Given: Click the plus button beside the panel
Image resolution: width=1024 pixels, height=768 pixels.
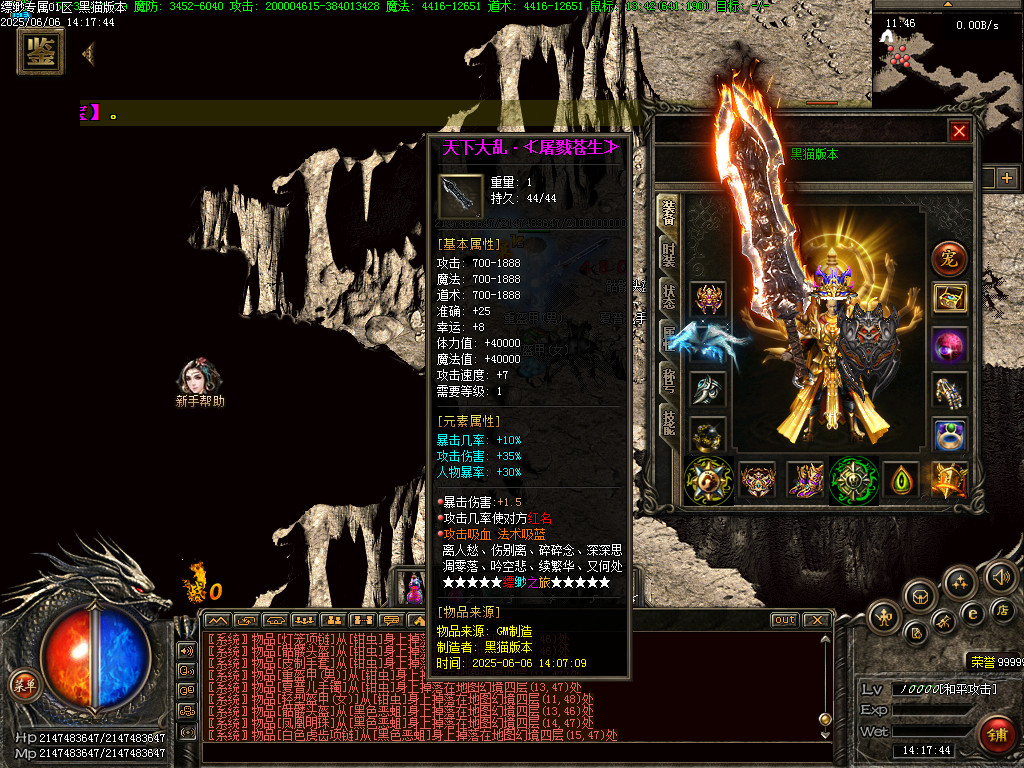Looking at the screenshot, I should coord(1006,178).
